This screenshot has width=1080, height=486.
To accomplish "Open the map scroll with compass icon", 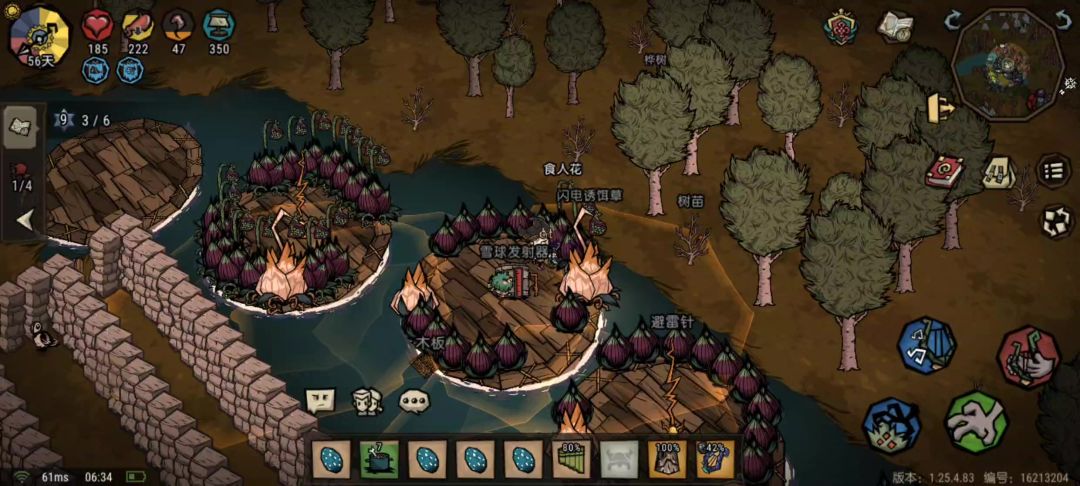I will [894, 27].
